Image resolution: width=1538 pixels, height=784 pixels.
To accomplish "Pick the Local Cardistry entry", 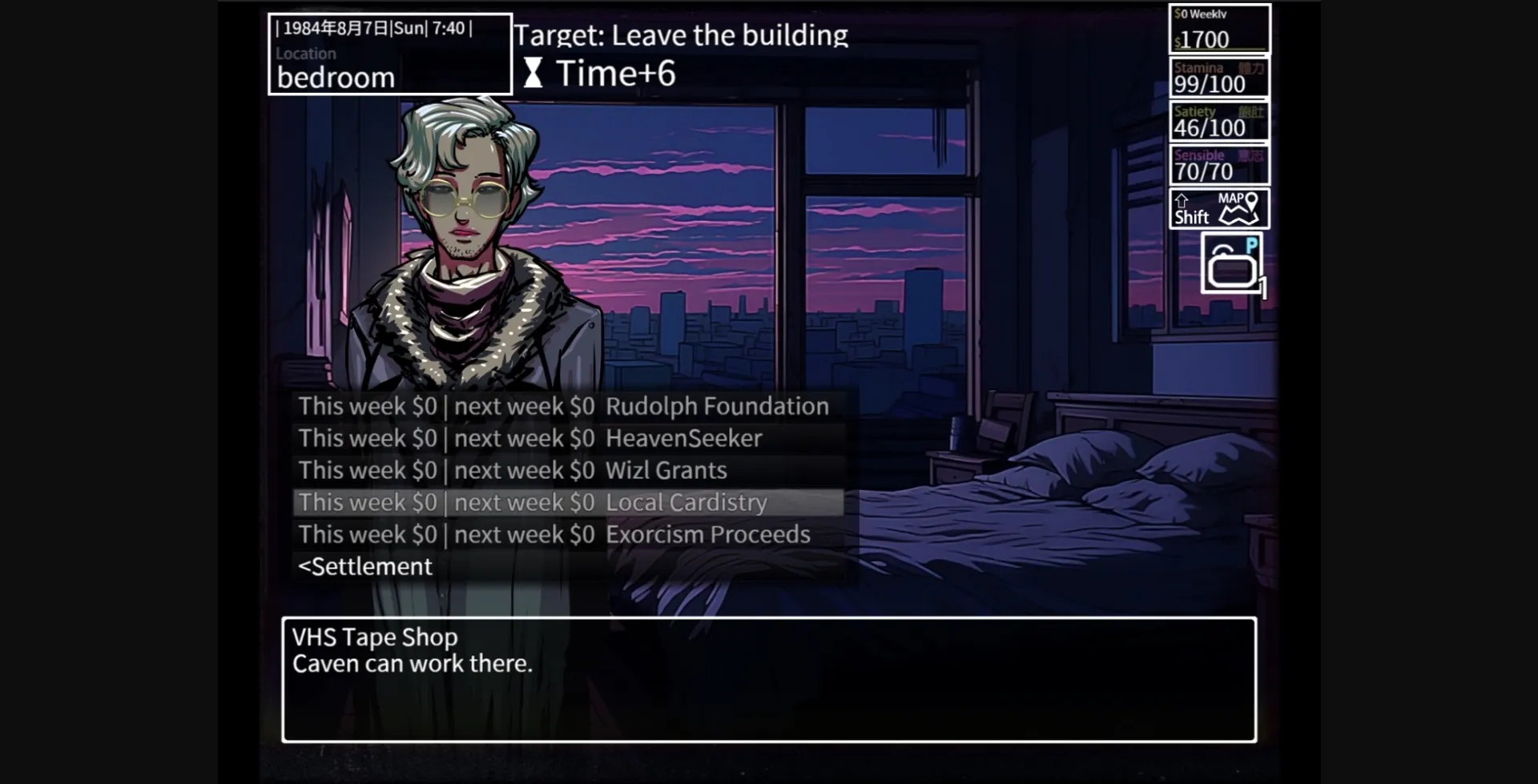I will (x=533, y=502).
